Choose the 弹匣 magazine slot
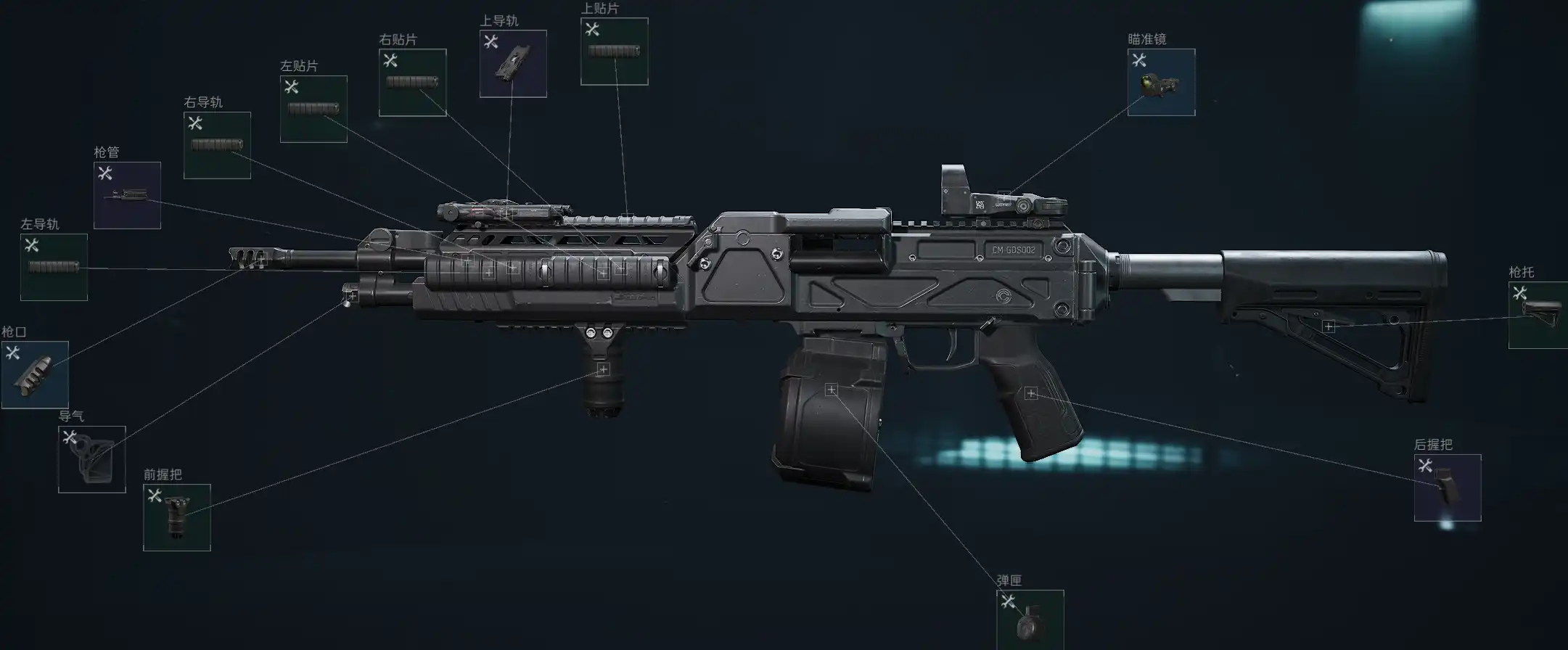This screenshot has height=650, width=1568. 1030,622
